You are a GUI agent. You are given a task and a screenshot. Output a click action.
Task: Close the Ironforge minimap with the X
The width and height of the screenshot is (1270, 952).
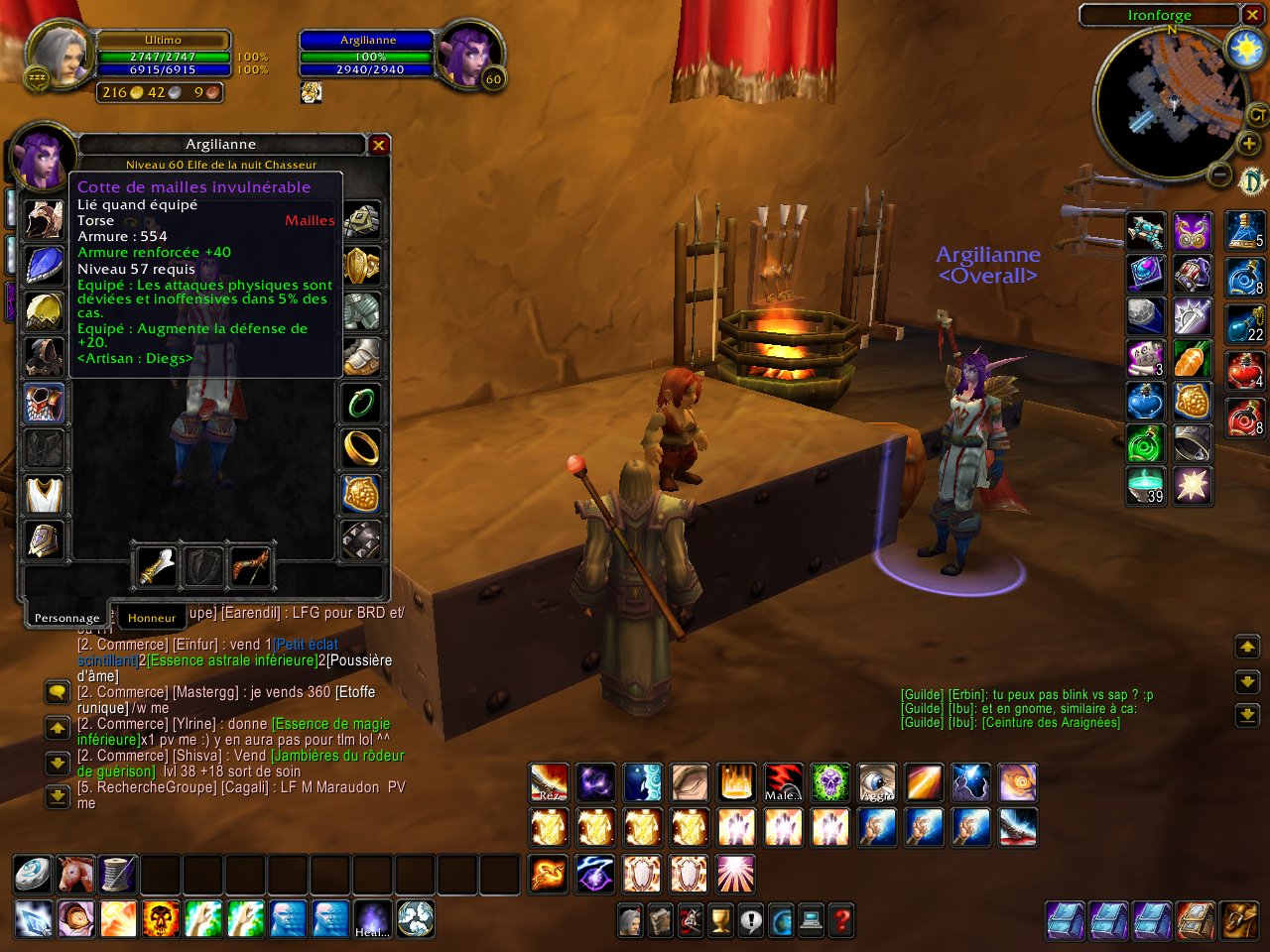click(1252, 15)
